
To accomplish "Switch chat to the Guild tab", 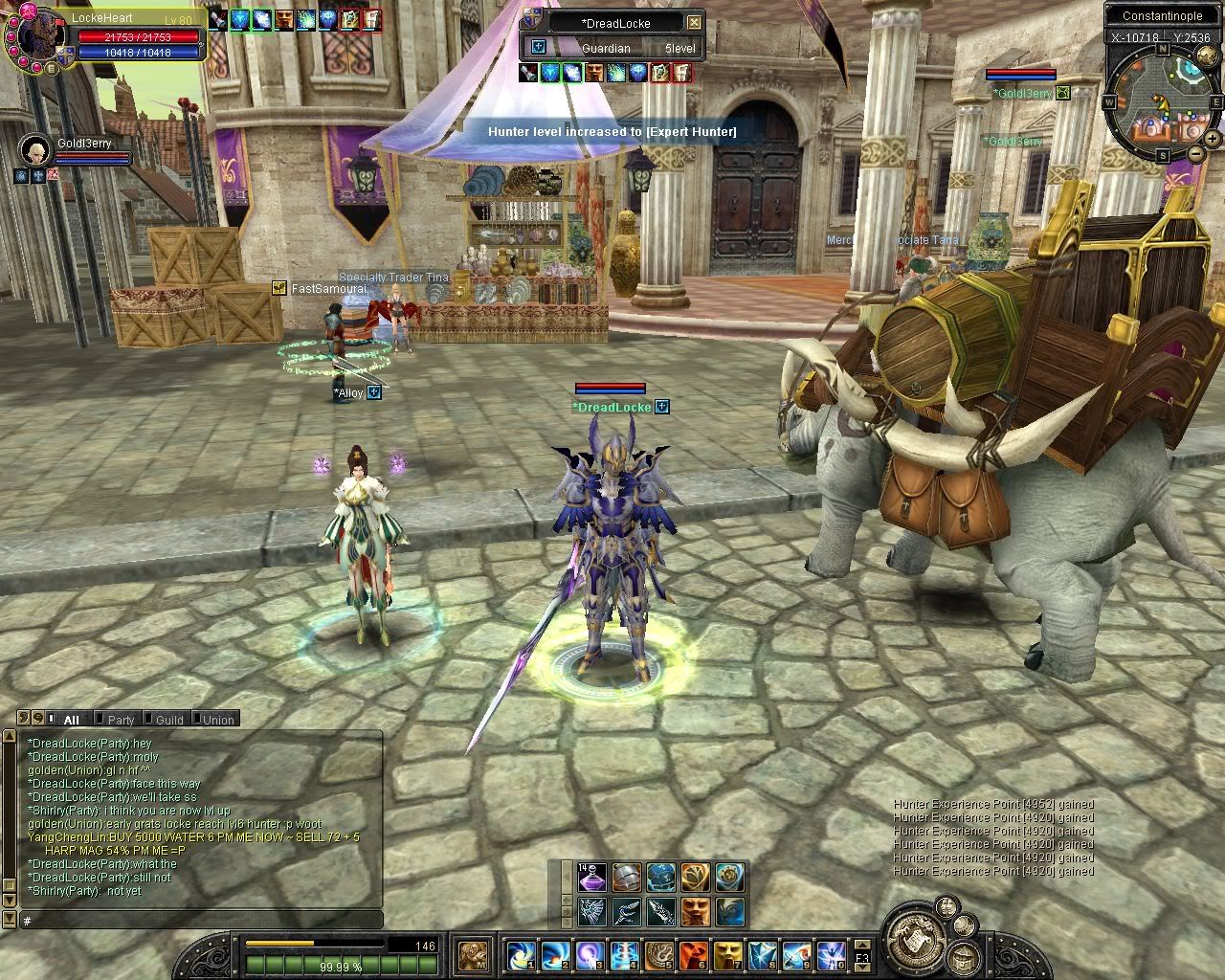I will 169,720.
